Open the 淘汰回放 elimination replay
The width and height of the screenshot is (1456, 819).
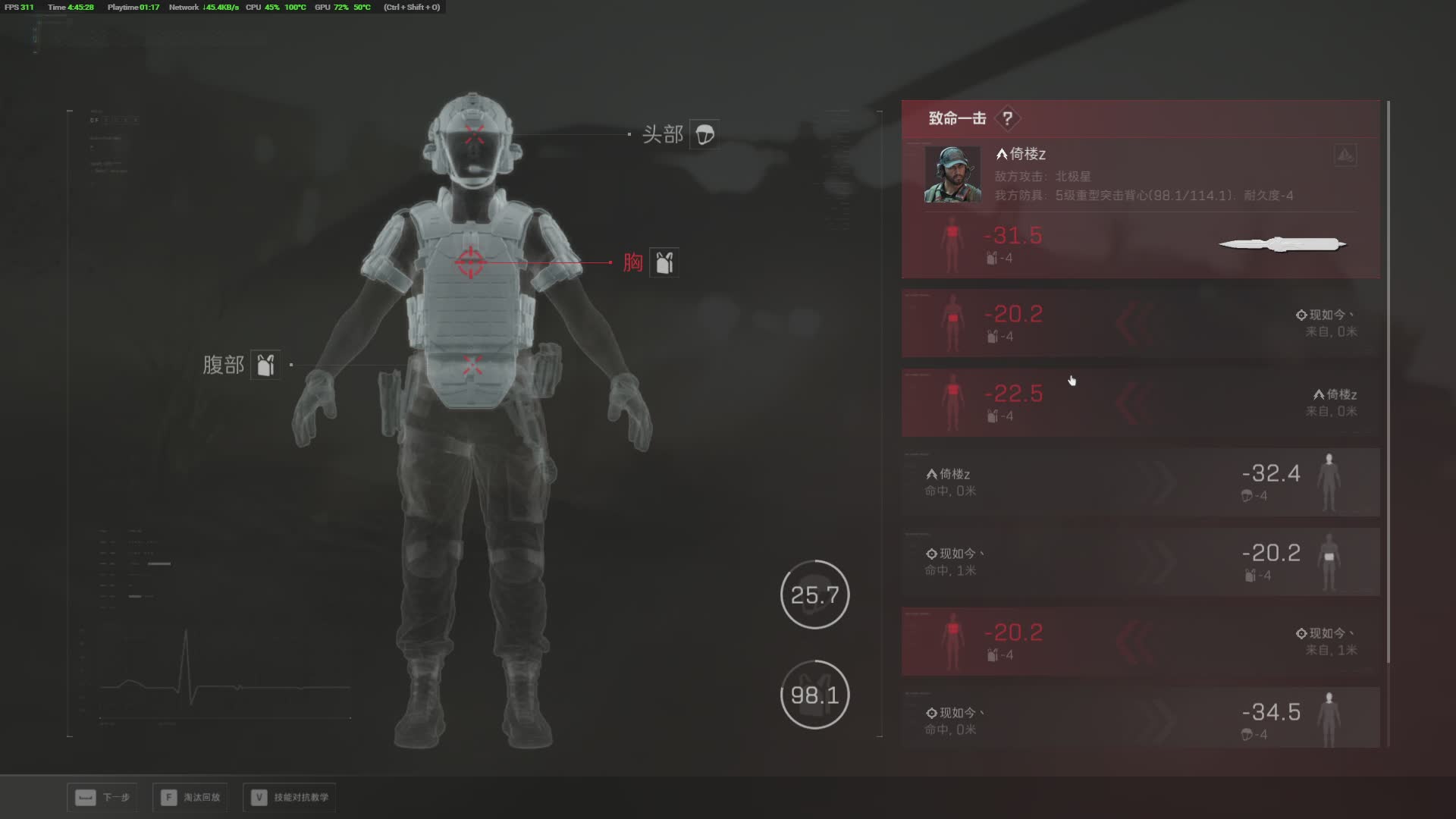pyautogui.click(x=190, y=797)
